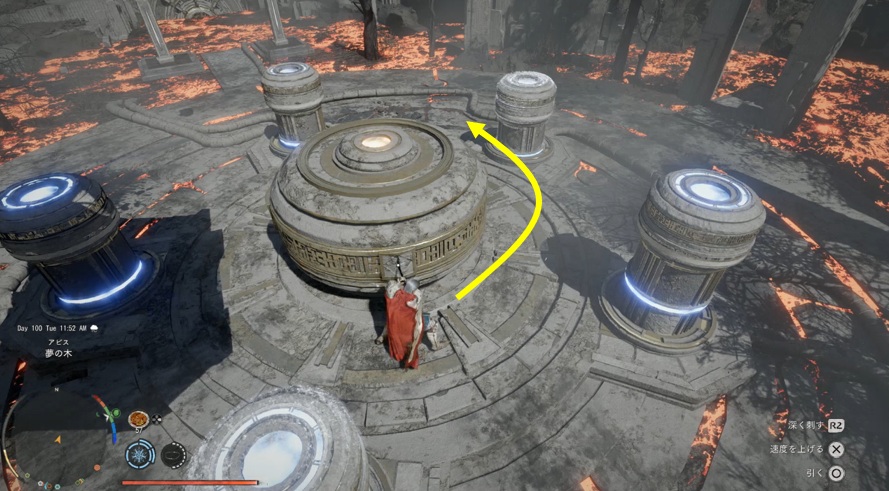Click the small black-and-white round icon
The width and height of the screenshot is (889, 491).
click(x=157, y=418)
